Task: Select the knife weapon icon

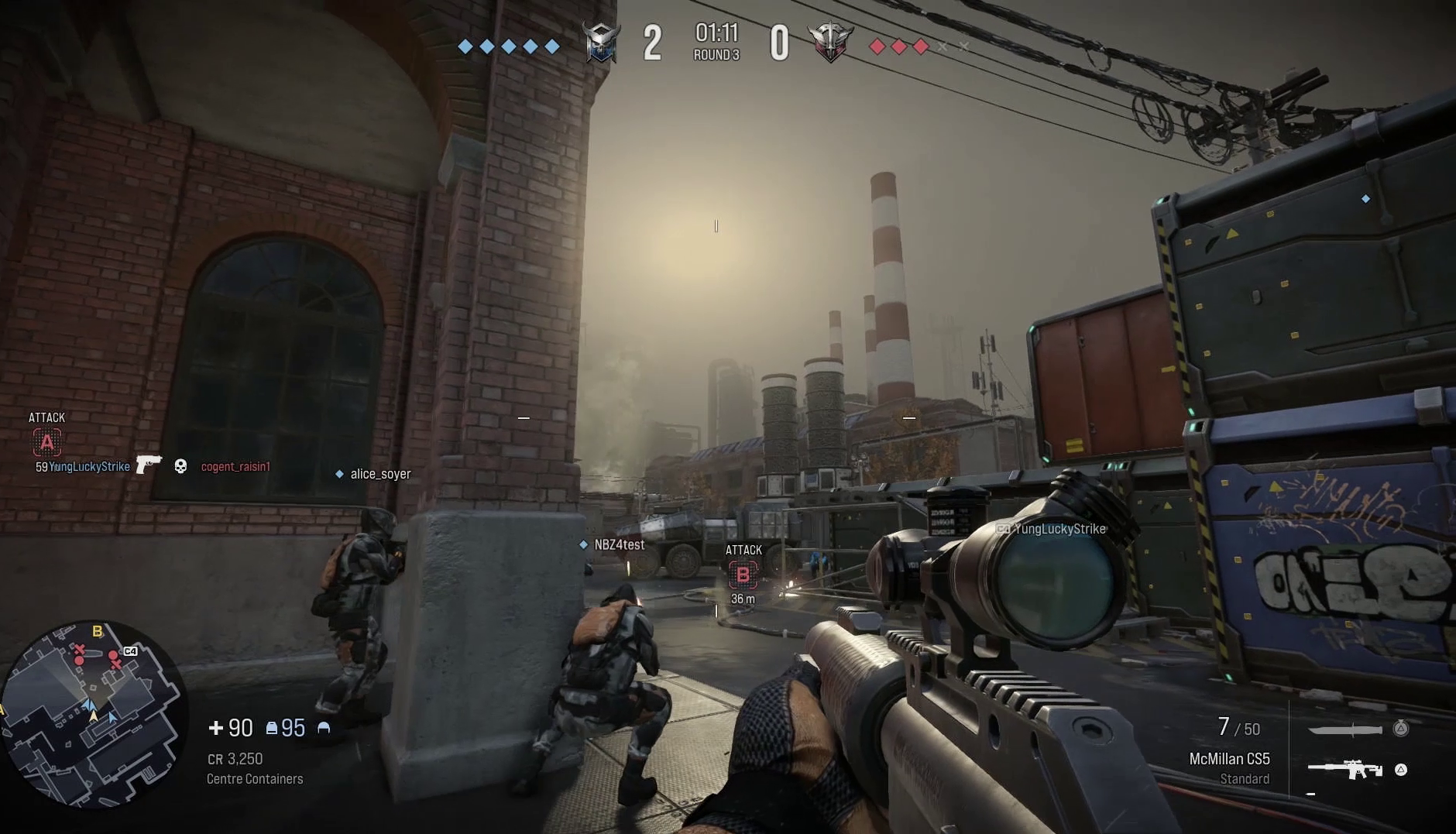Action: pos(1345,729)
